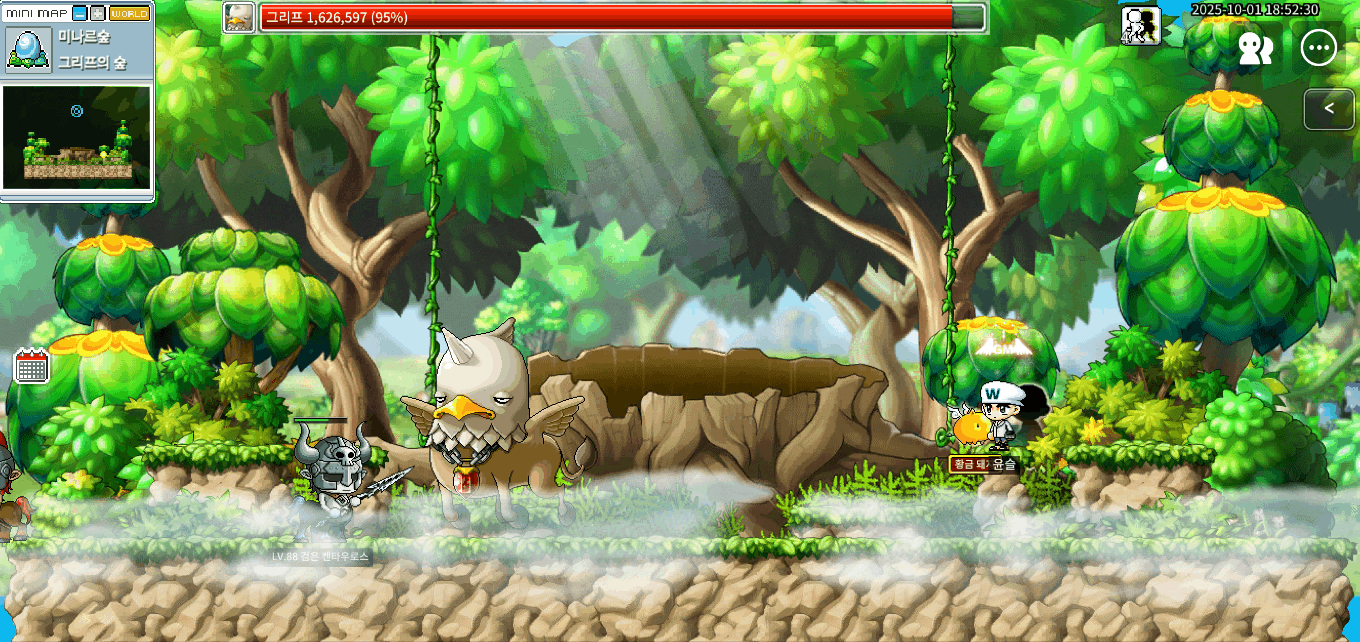Open the three-dot more options menu
The height and width of the screenshot is (642, 1360).
[x=1319, y=49]
